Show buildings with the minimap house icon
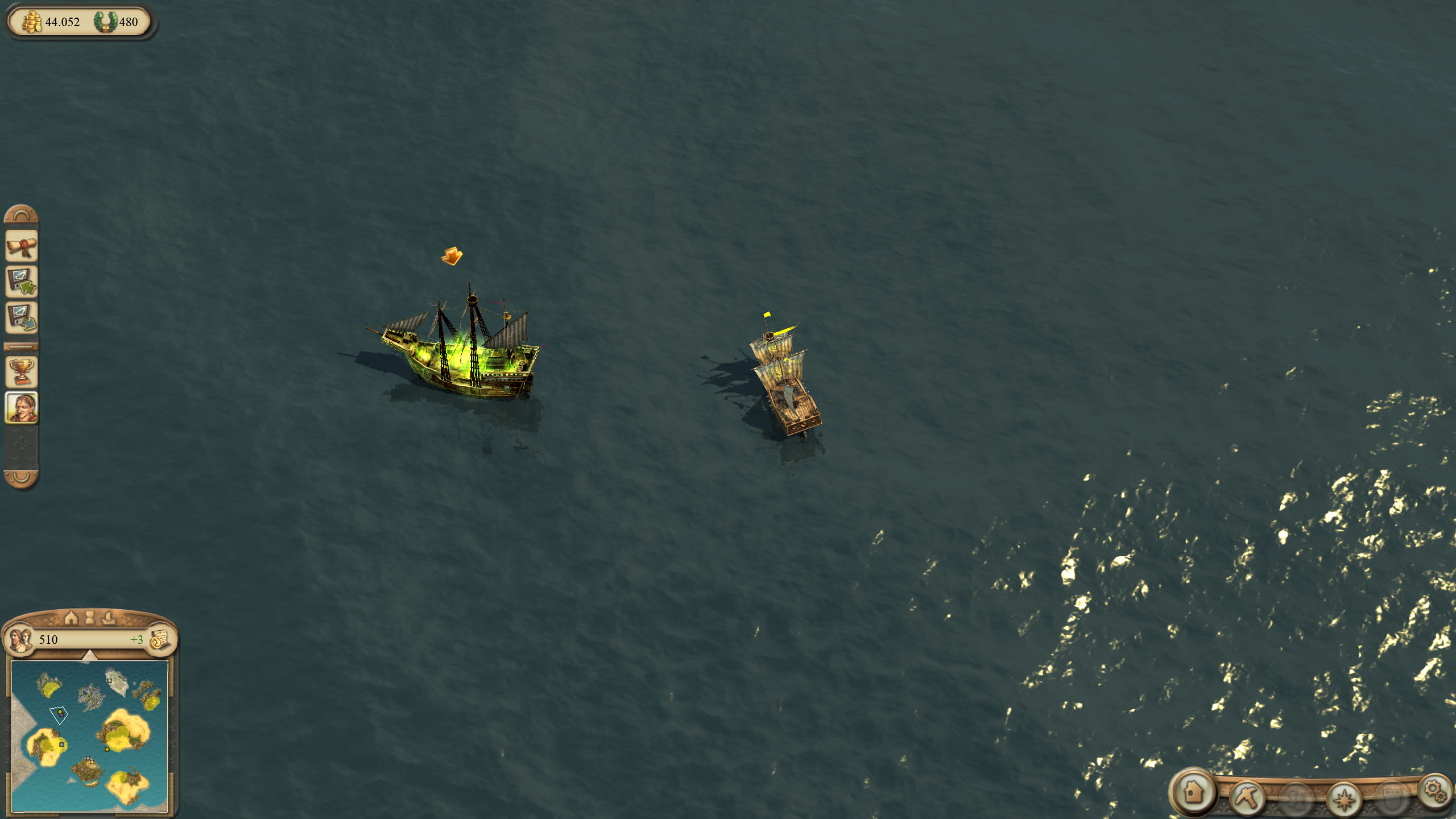 point(71,617)
